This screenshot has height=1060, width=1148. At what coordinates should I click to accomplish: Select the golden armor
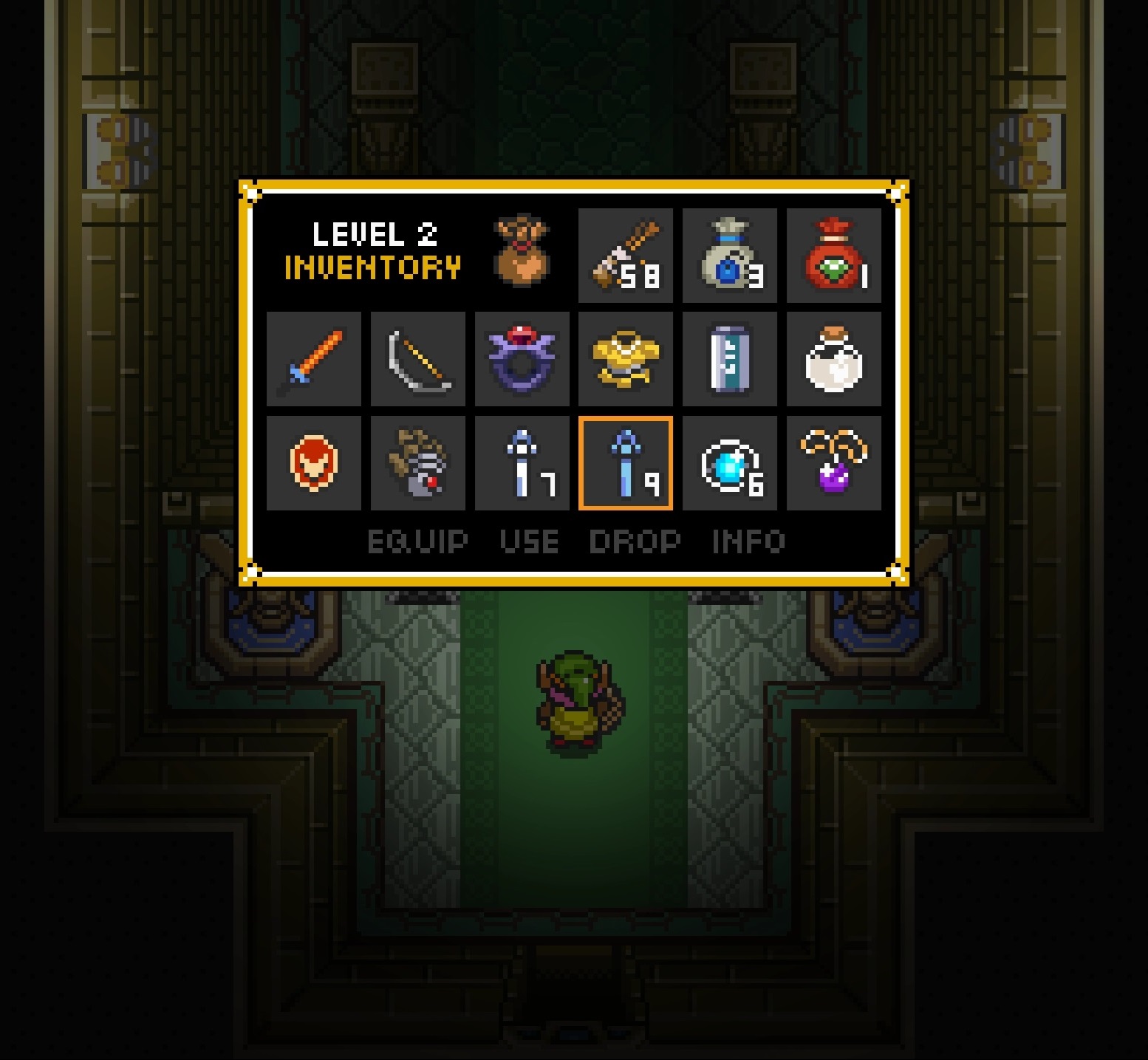tap(626, 358)
